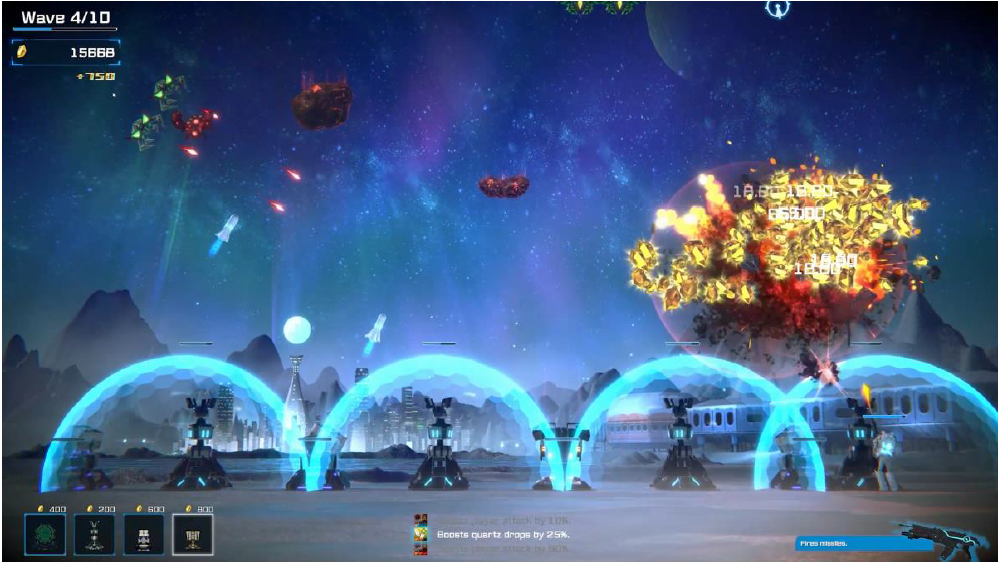Choose the 200-cost turret build slot
Viewport: 998px width, 563px height.
click(x=94, y=535)
